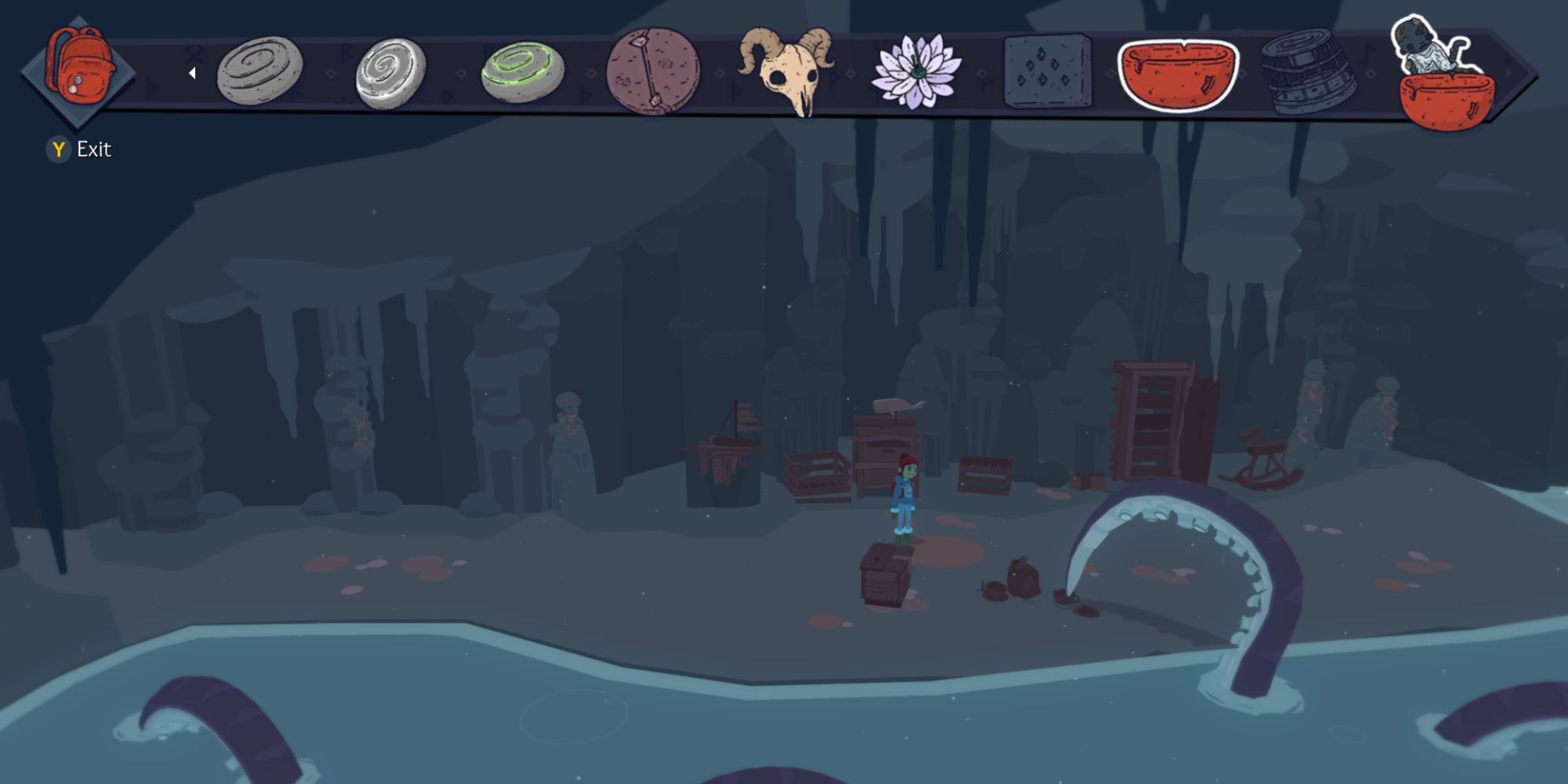1568x784 pixels.
Task: Choose the white spiral stone item
Action: coord(390,73)
